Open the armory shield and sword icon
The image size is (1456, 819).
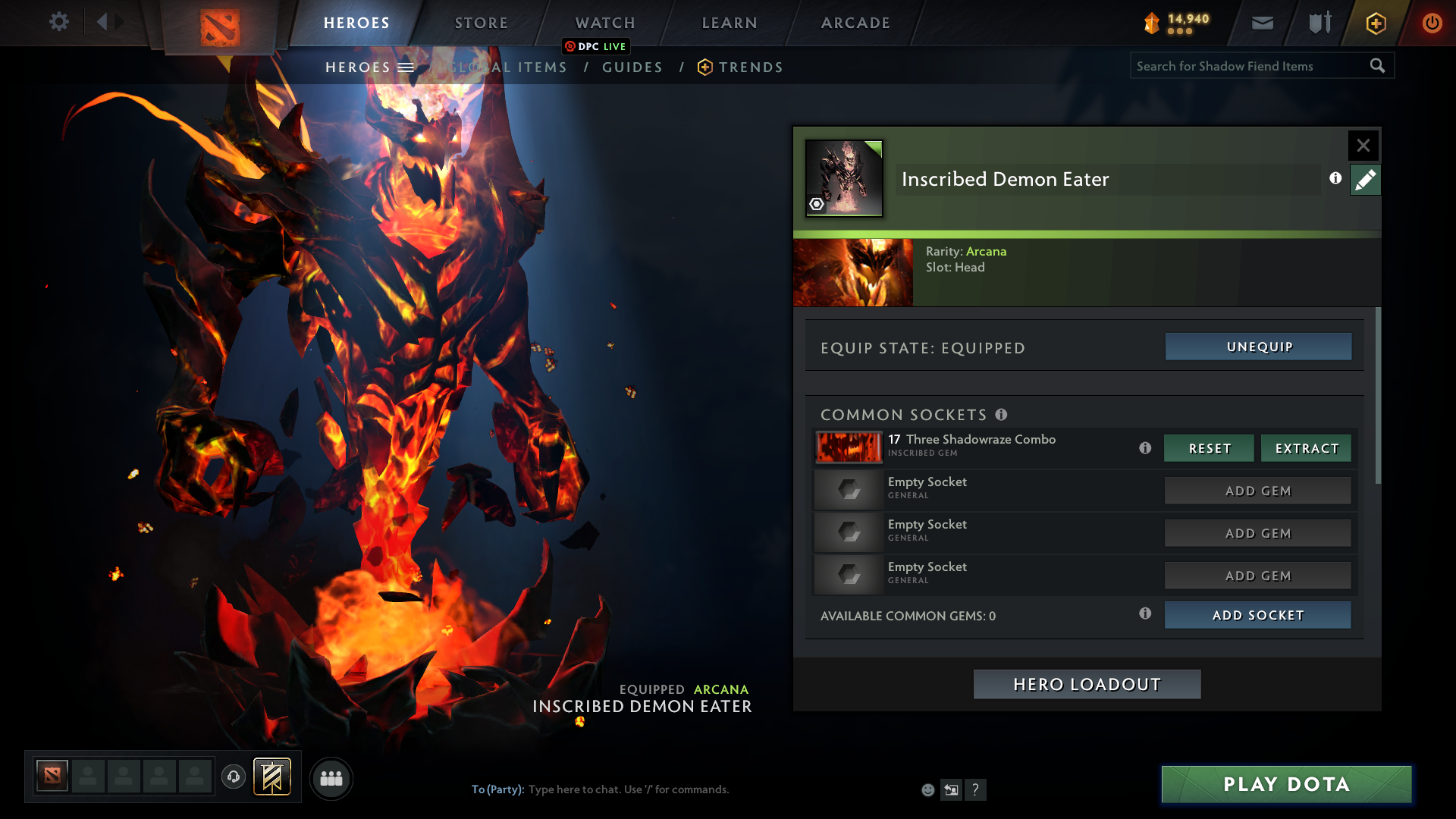point(1319,23)
